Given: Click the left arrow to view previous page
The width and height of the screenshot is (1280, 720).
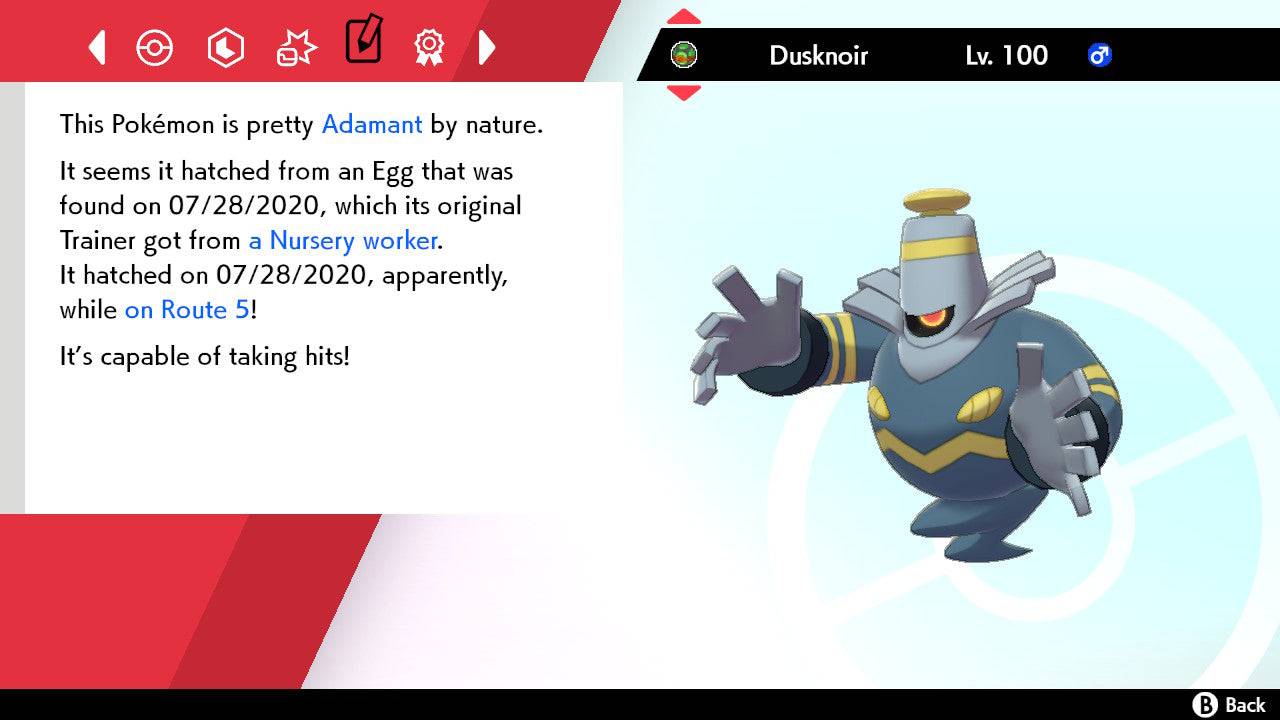Looking at the screenshot, I should point(96,47).
